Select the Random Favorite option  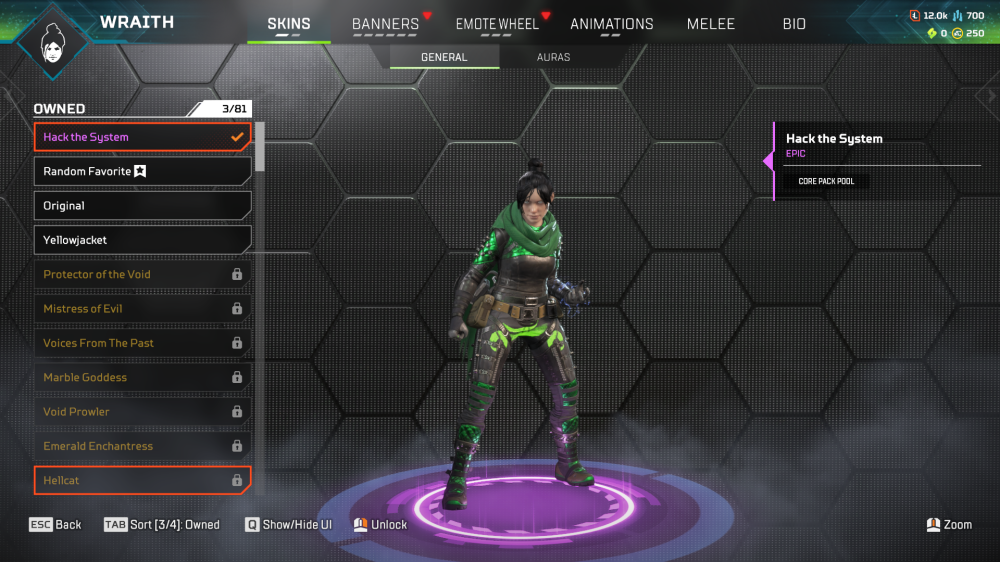(142, 171)
